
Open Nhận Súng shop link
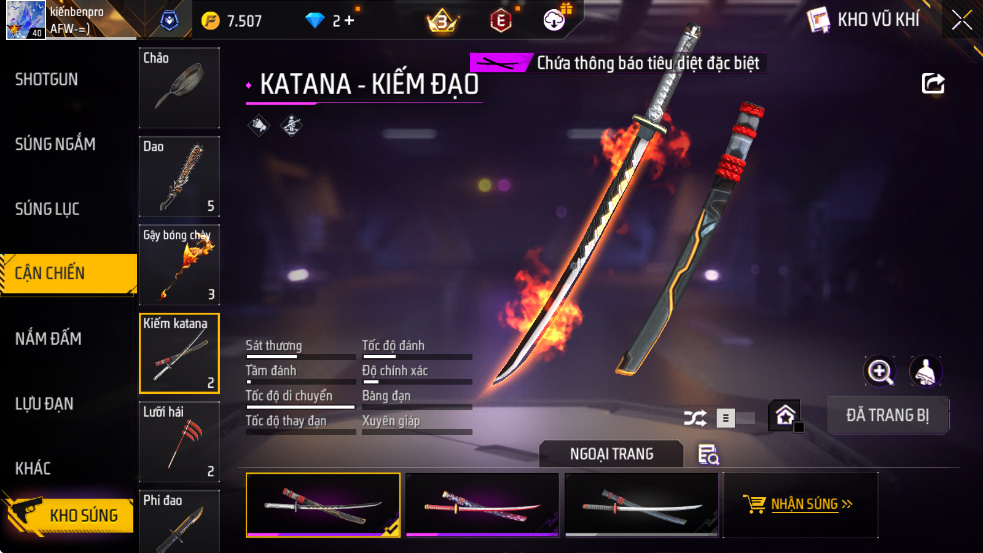point(799,504)
